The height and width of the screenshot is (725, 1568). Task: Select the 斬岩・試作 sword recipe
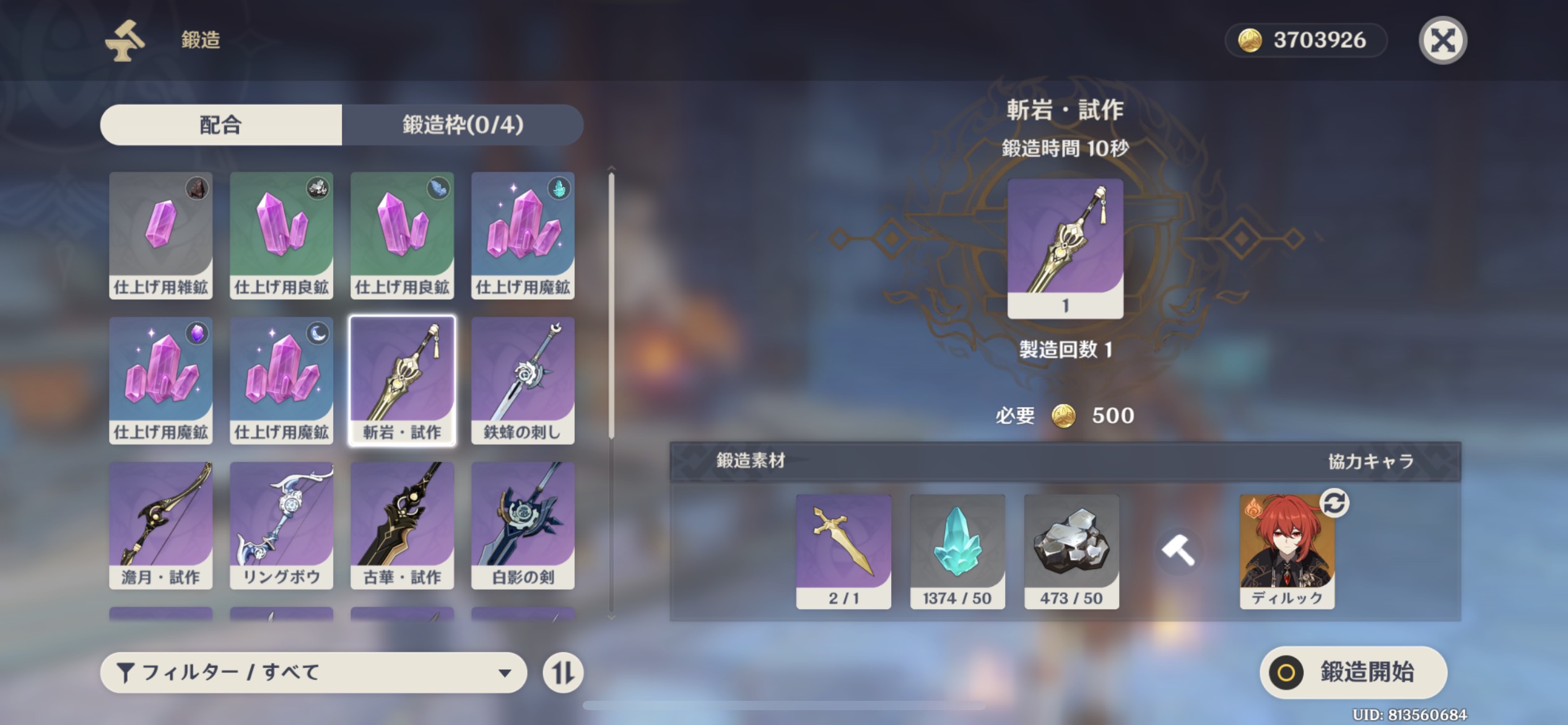[403, 380]
